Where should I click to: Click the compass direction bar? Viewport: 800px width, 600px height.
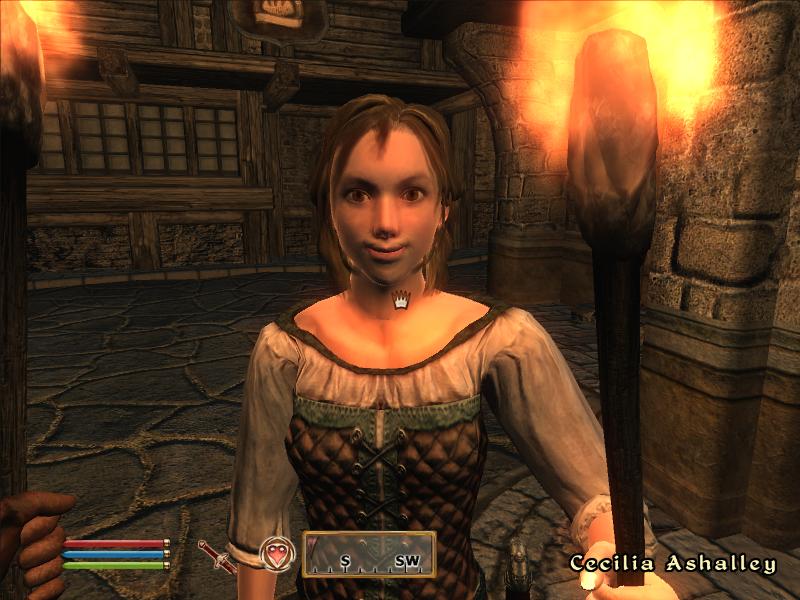coord(369,555)
